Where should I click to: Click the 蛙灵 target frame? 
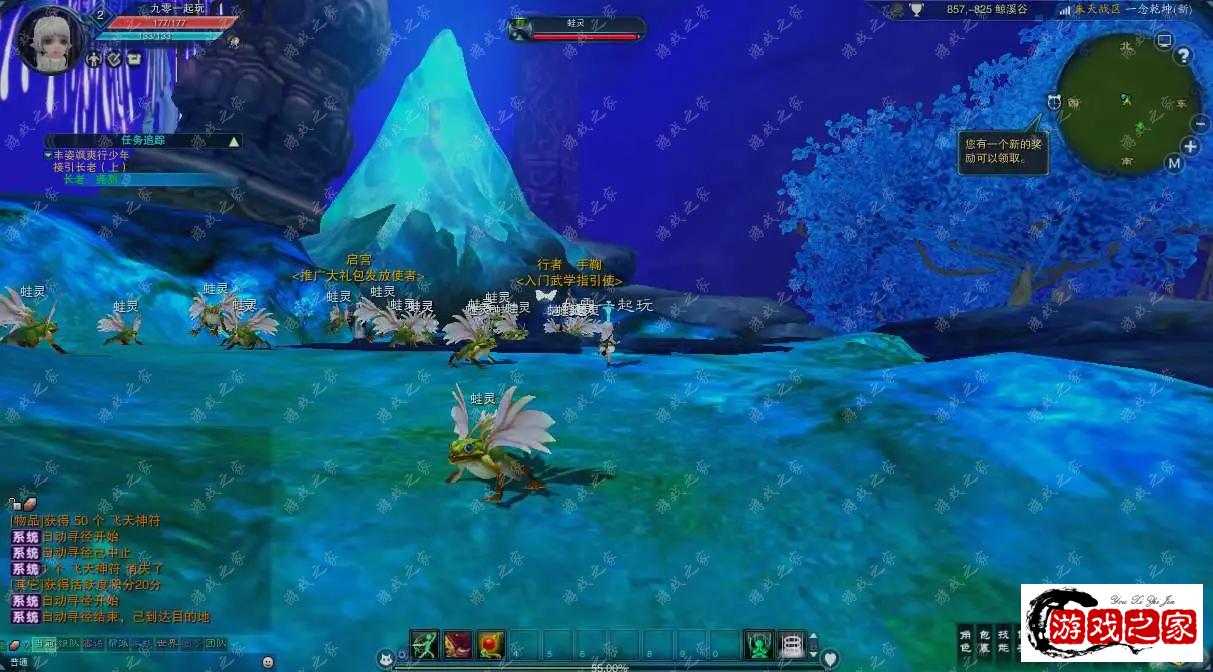[577, 29]
